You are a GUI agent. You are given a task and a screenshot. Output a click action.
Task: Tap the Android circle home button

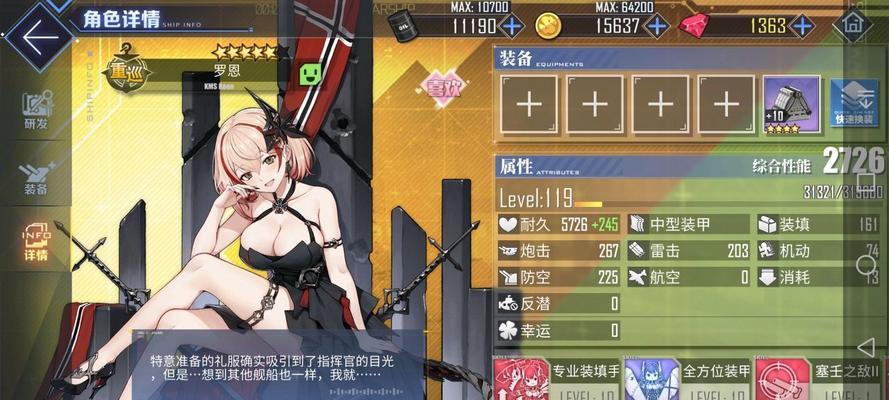[866, 265]
